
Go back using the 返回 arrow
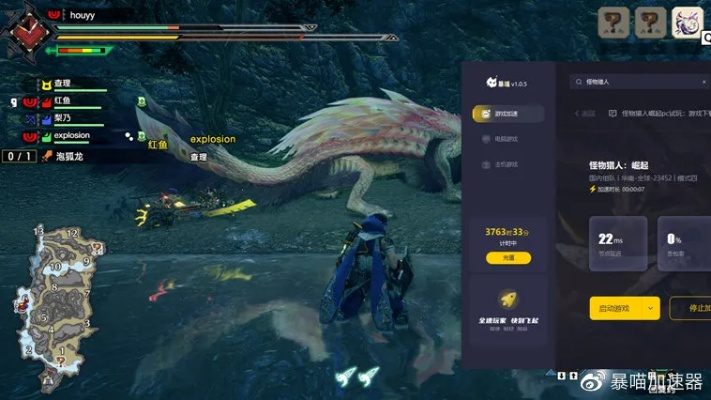(x=587, y=113)
